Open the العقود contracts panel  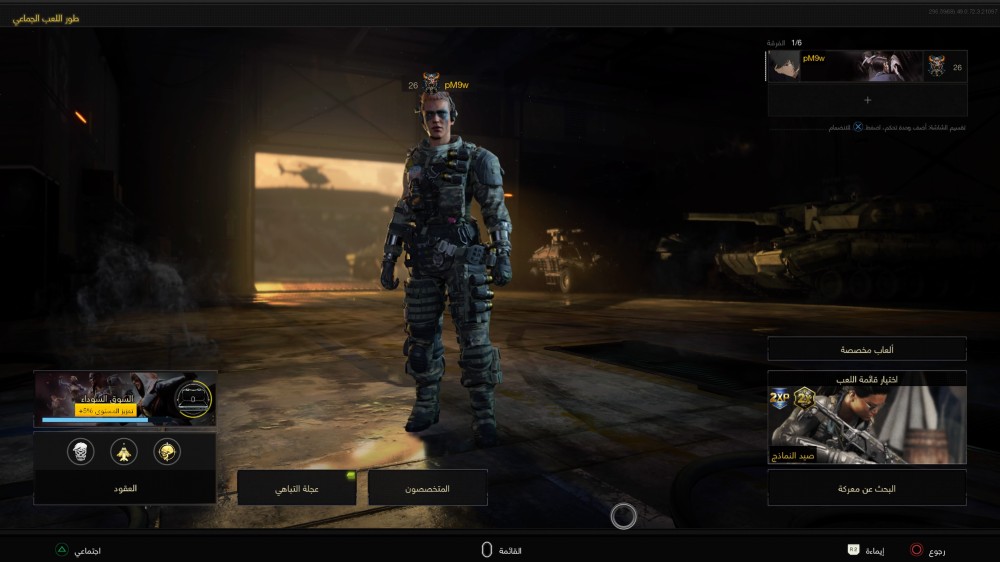[x=125, y=487]
